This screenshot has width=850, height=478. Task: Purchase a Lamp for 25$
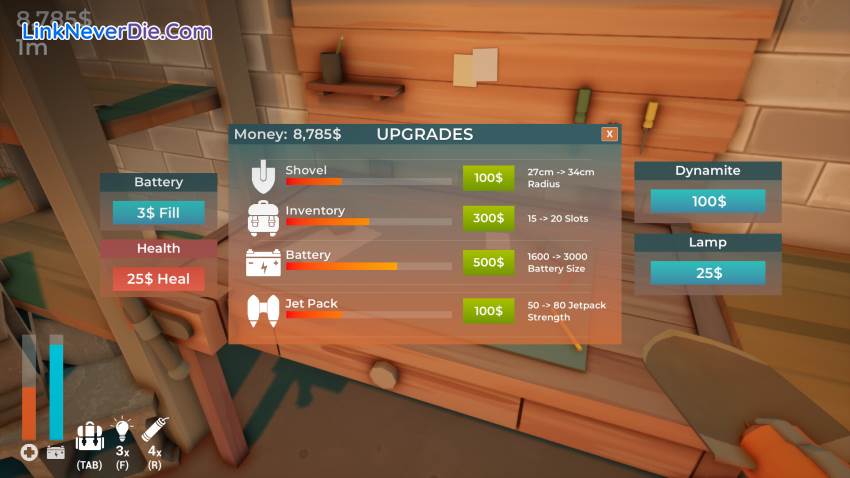click(708, 273)
